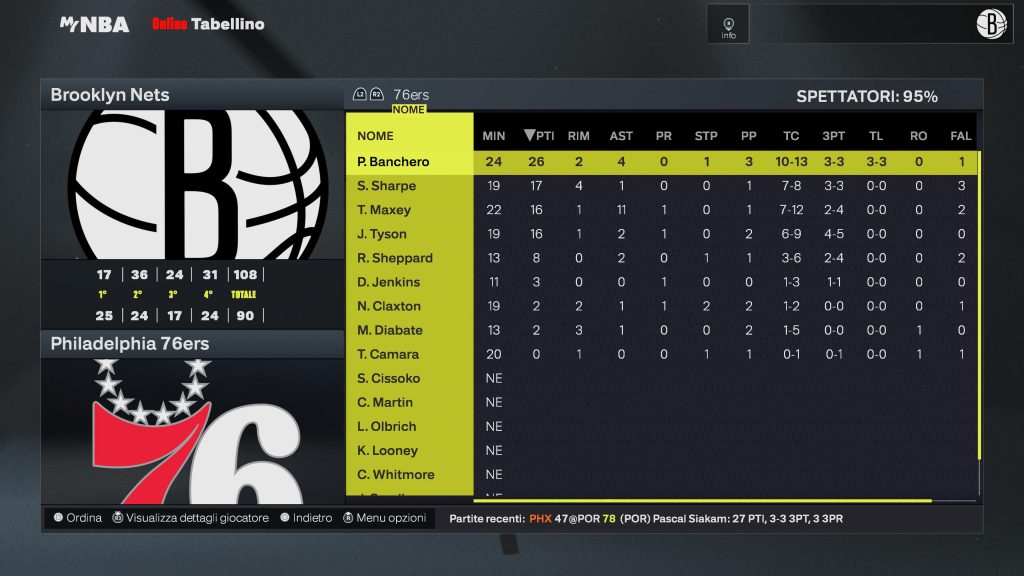Select J. Tyson's row
1024x576 pixels.
click(382, 234)
